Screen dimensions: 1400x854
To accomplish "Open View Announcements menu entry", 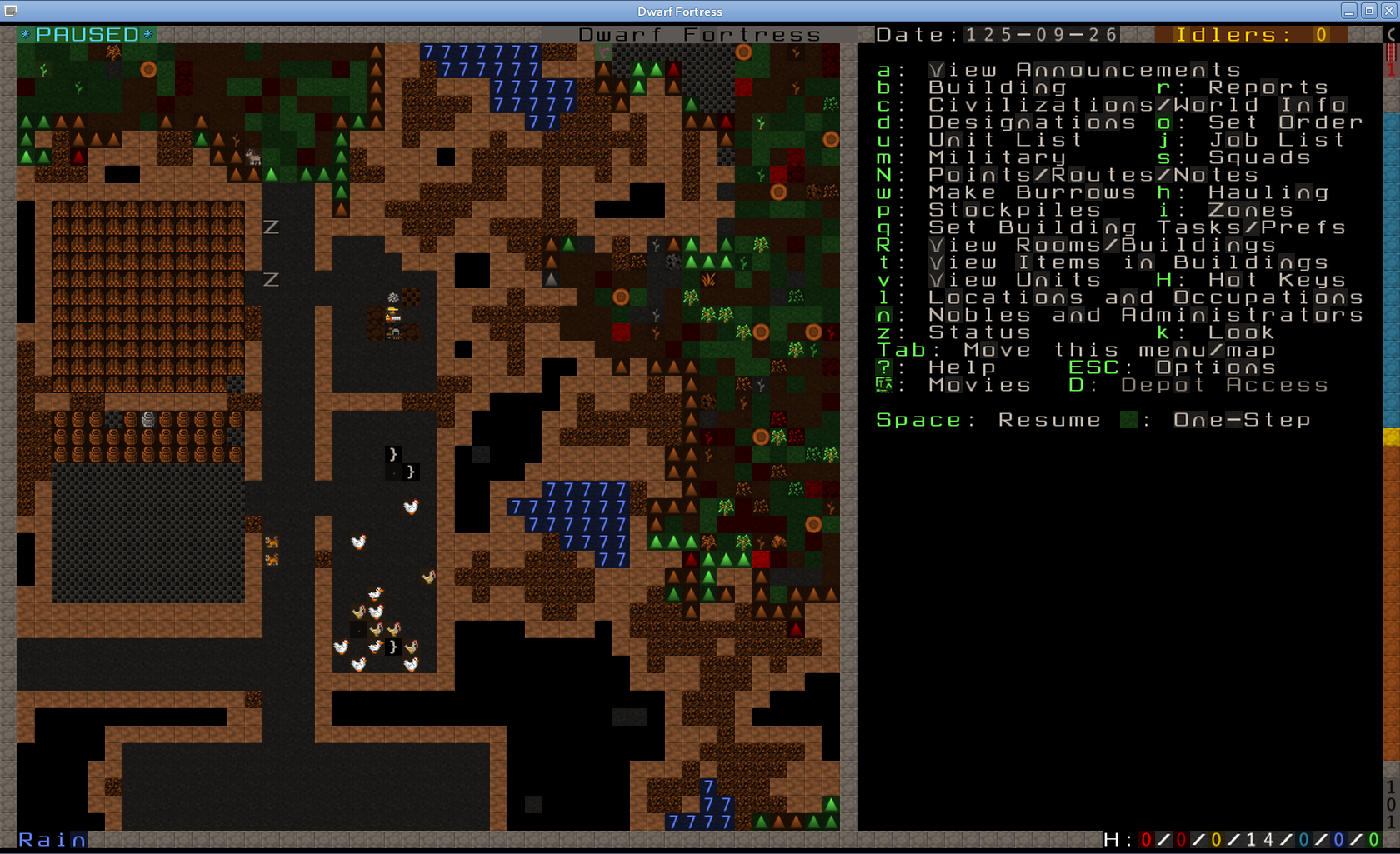I will pyautogui.click(x=1084, y=70).
